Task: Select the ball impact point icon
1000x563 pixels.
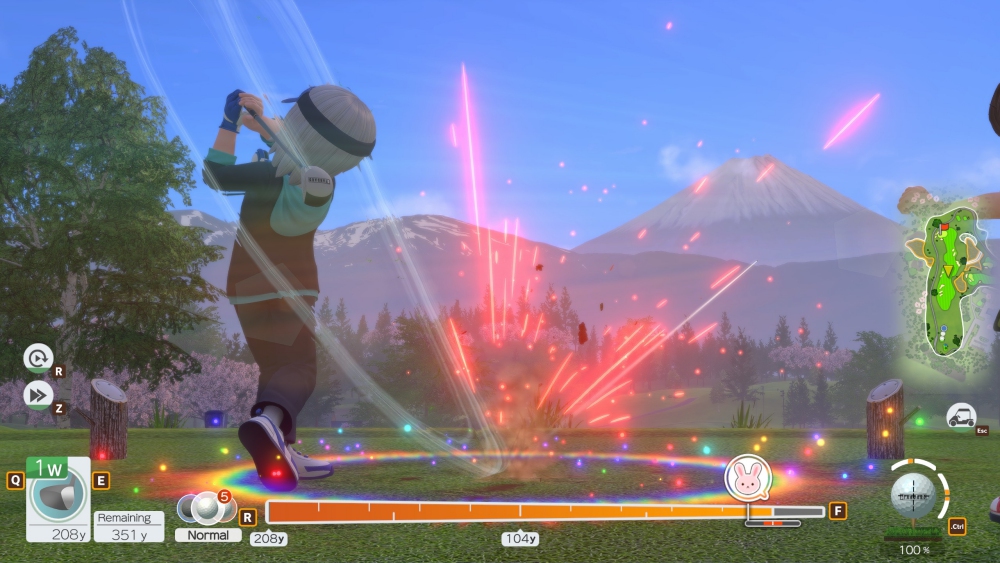Action: [912, 494]
